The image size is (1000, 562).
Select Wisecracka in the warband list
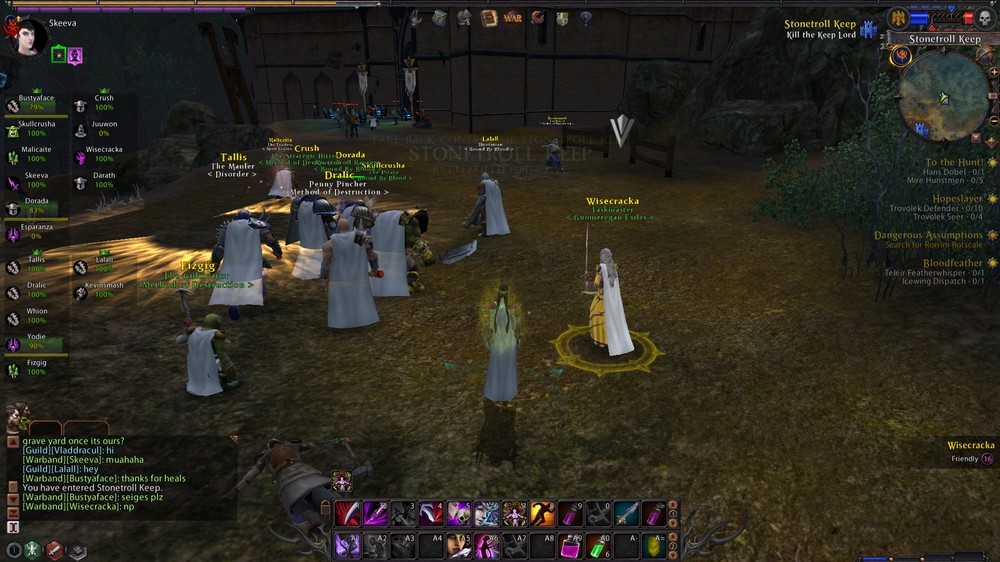tap(103, 155)
